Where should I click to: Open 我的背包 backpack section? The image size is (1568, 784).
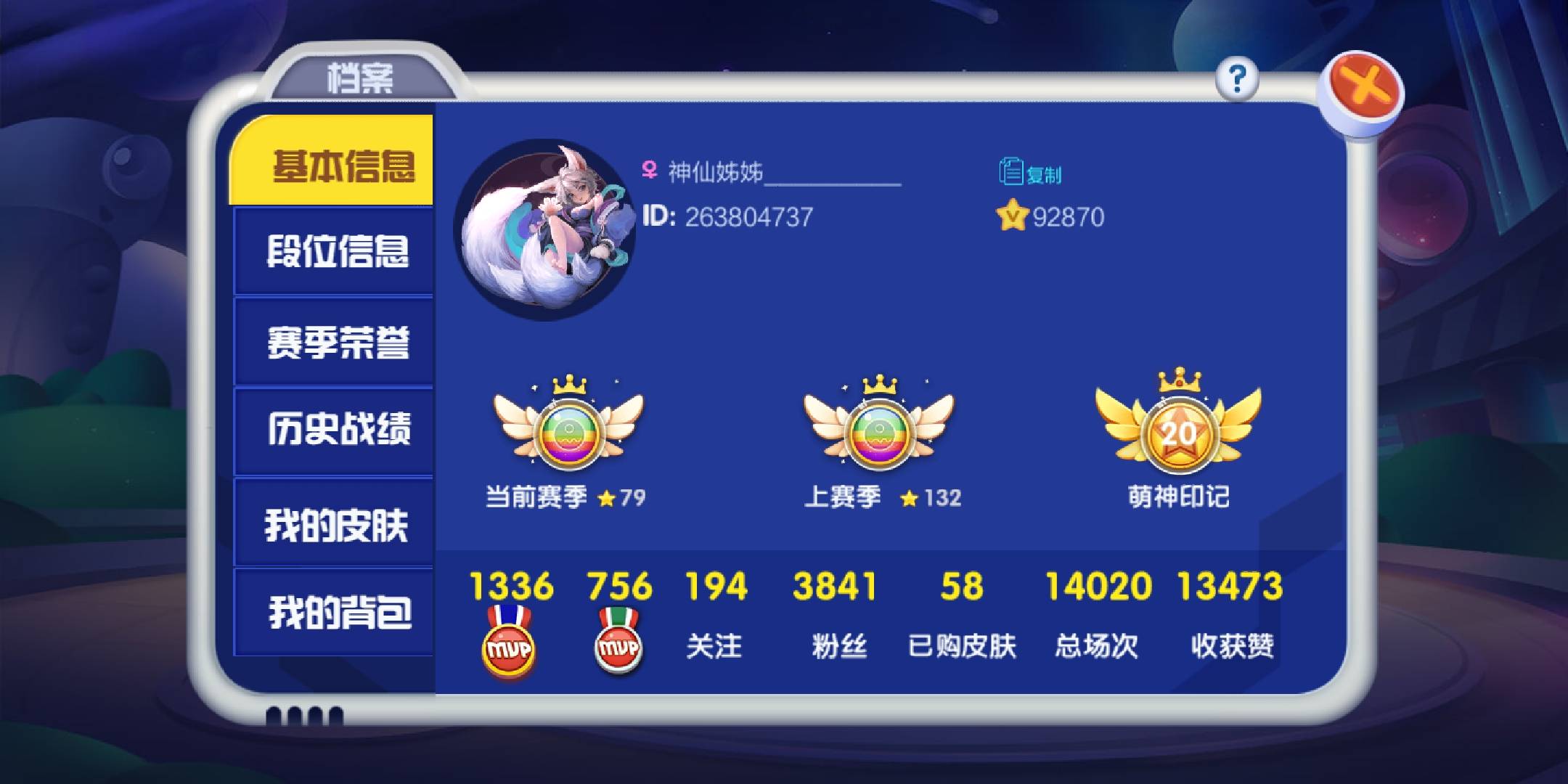[x=341, y=614]
